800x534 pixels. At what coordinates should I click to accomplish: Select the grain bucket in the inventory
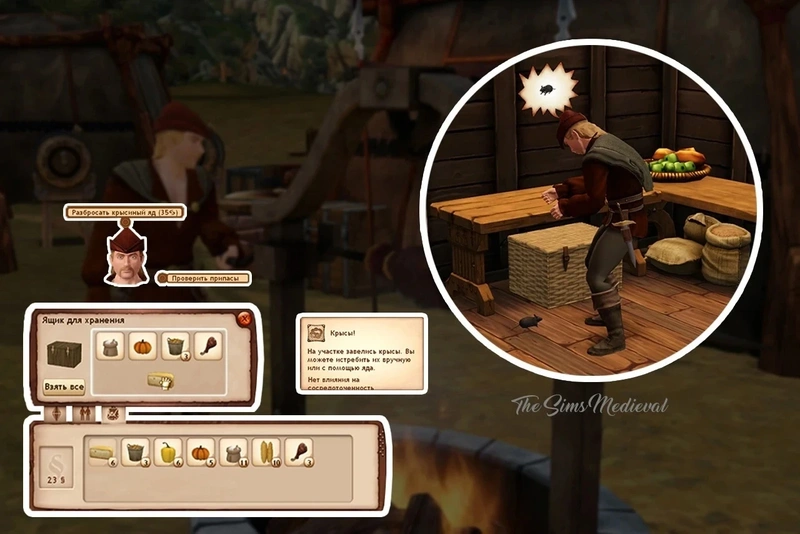point(136,453)
